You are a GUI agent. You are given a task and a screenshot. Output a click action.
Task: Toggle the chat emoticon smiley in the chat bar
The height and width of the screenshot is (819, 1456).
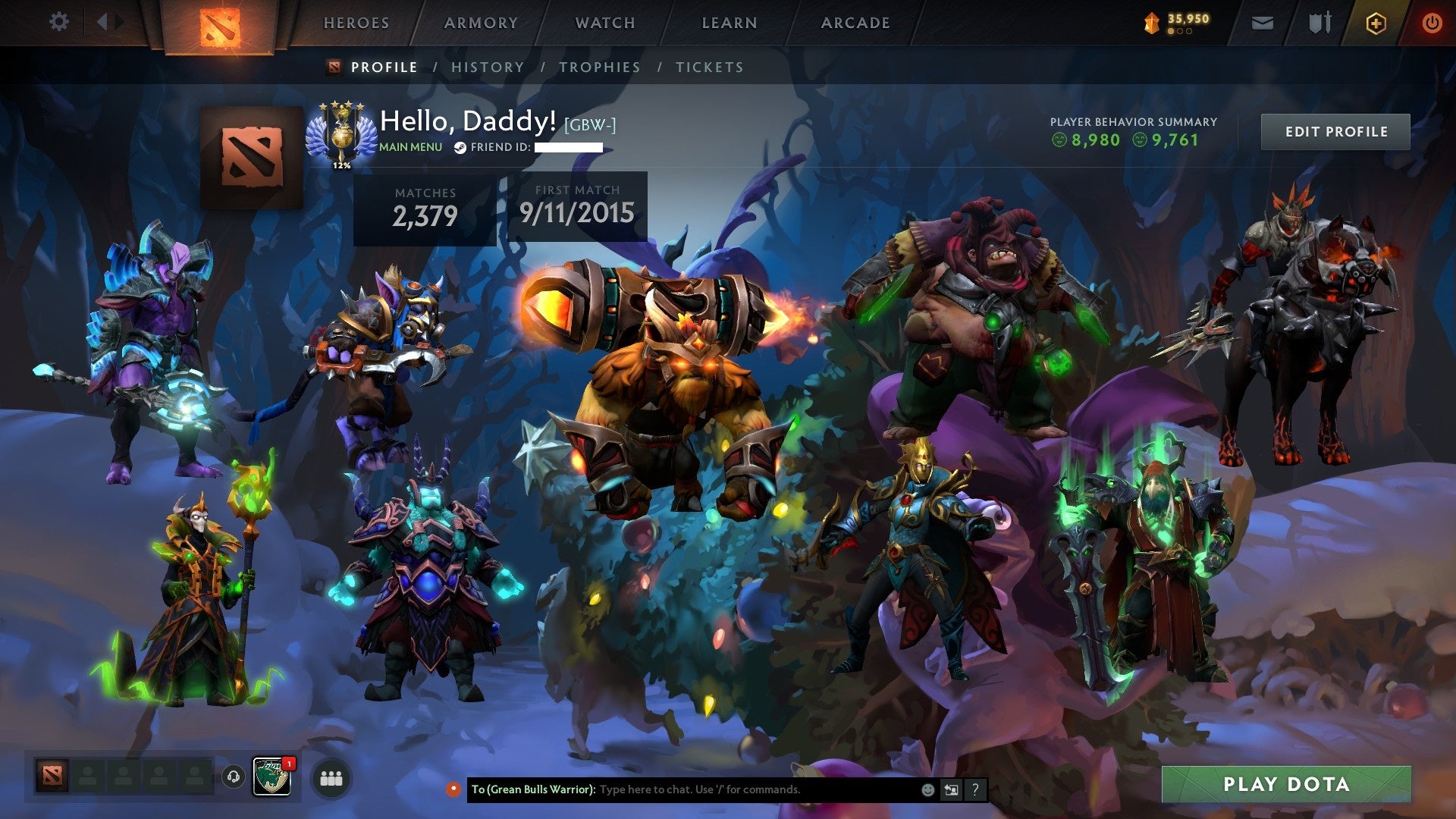point(927,789)
